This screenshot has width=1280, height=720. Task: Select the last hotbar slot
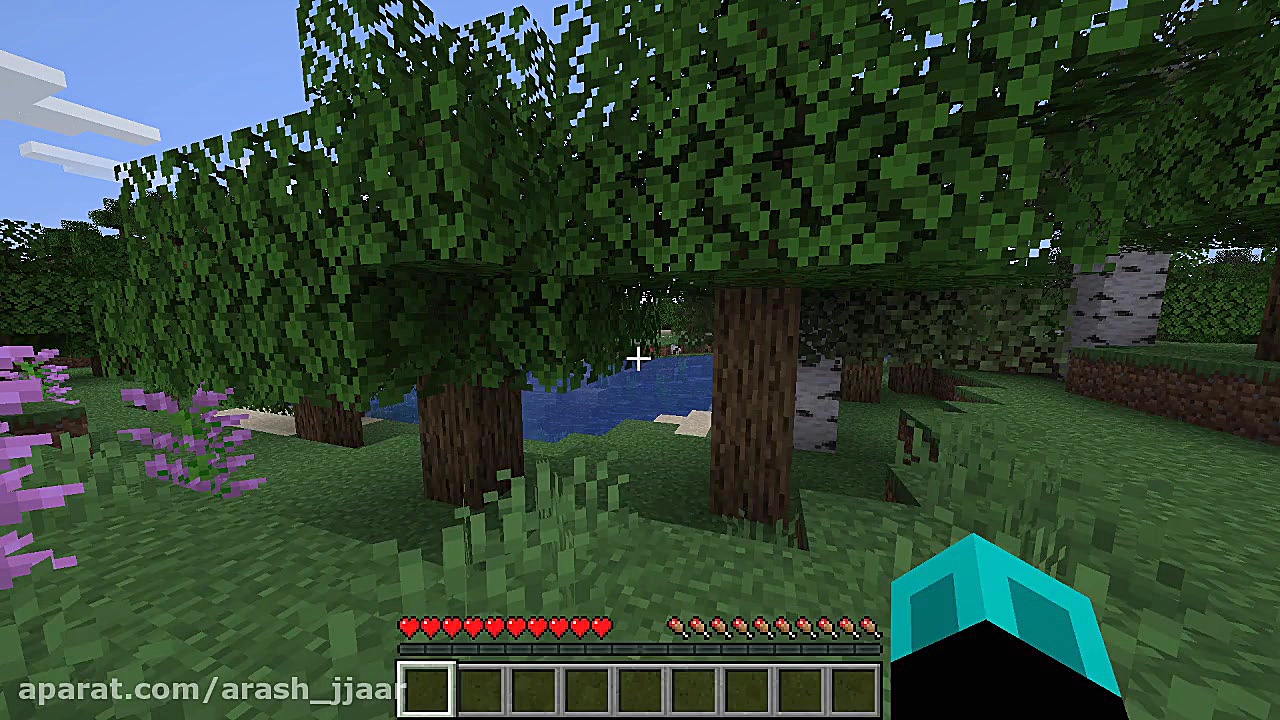click(855, 687)
